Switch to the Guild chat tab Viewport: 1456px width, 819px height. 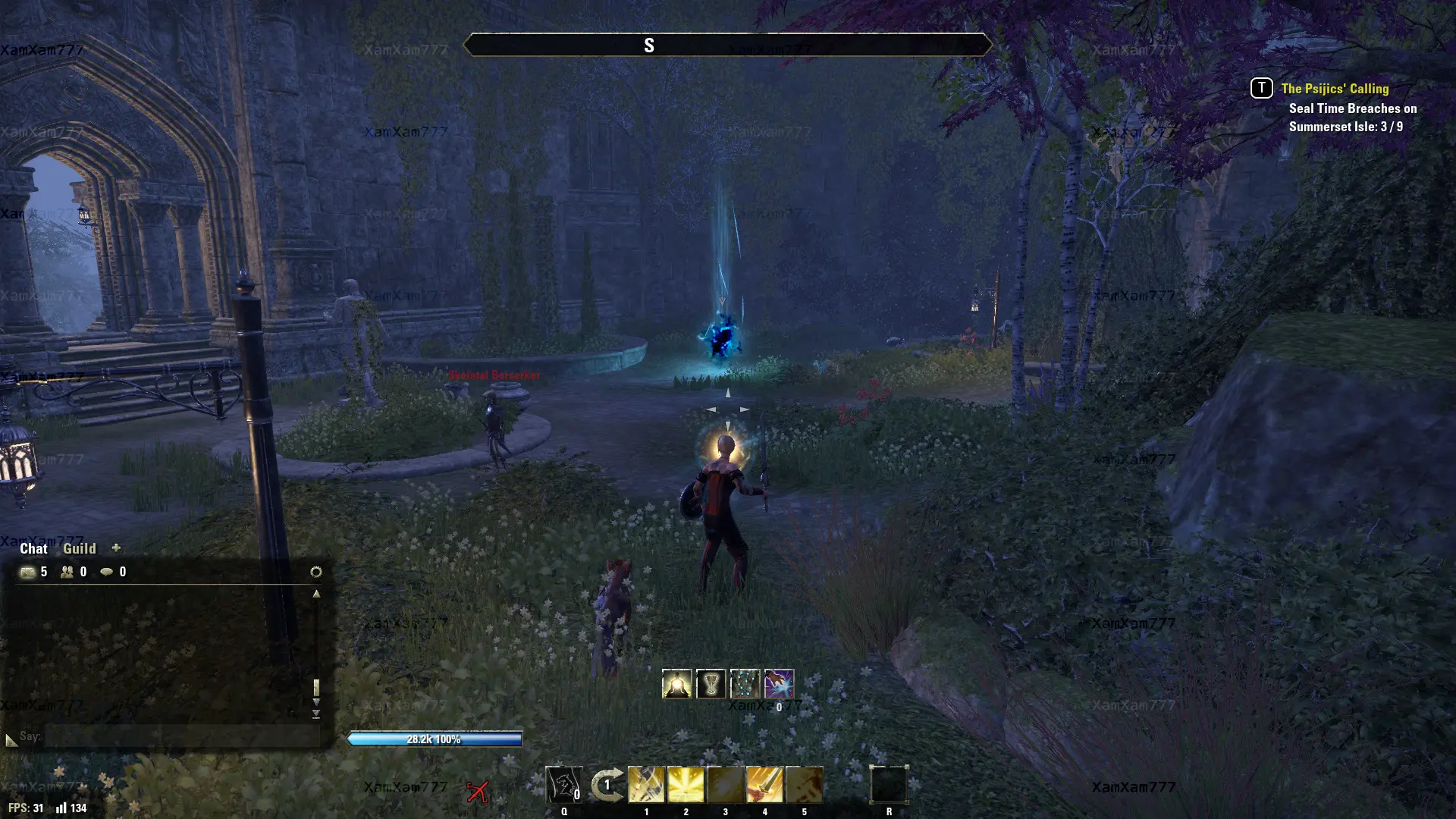click(x=79, y=548)
